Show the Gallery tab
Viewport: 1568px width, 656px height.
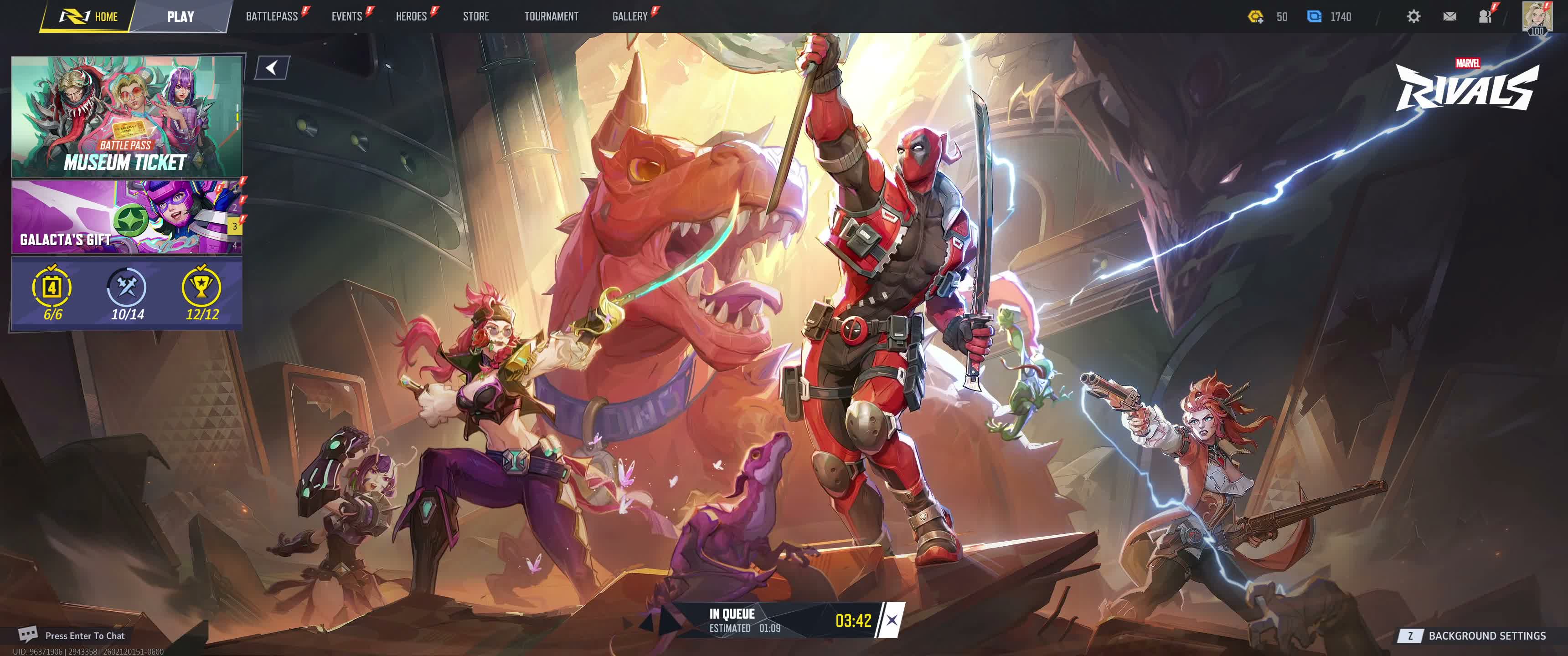tap(629, 16)
